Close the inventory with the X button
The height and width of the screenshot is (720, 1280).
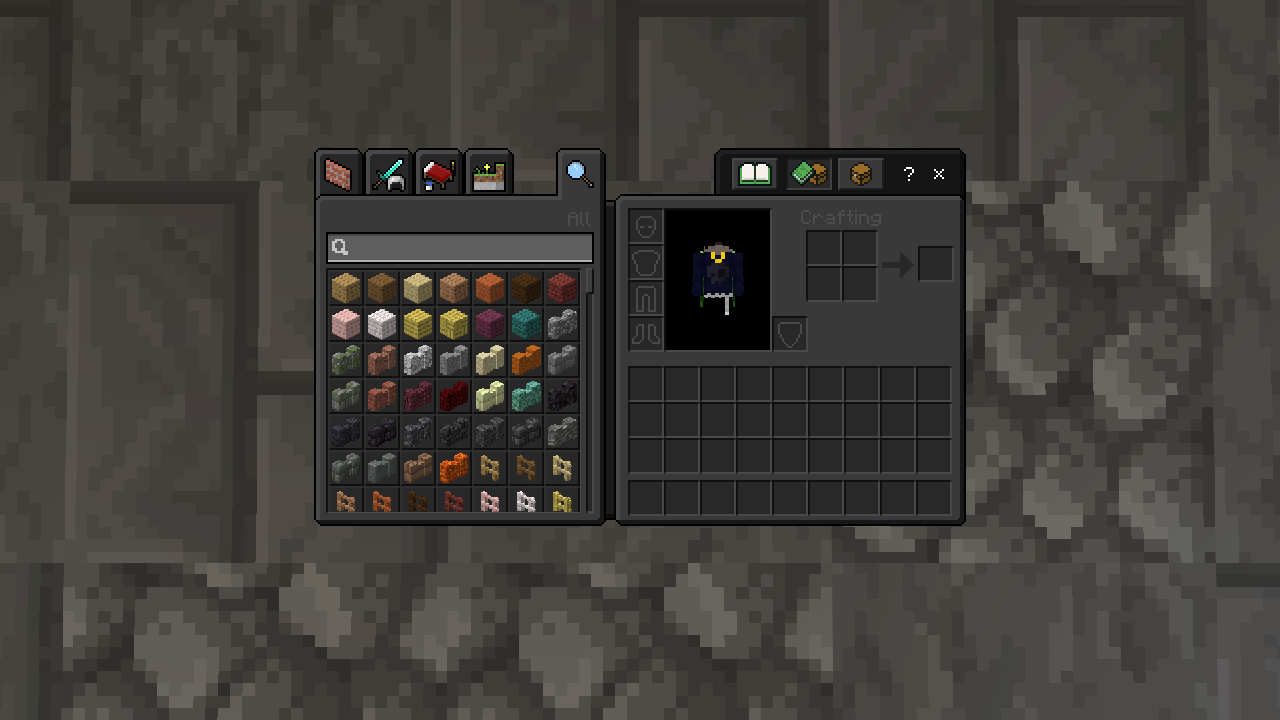point(939,174)
